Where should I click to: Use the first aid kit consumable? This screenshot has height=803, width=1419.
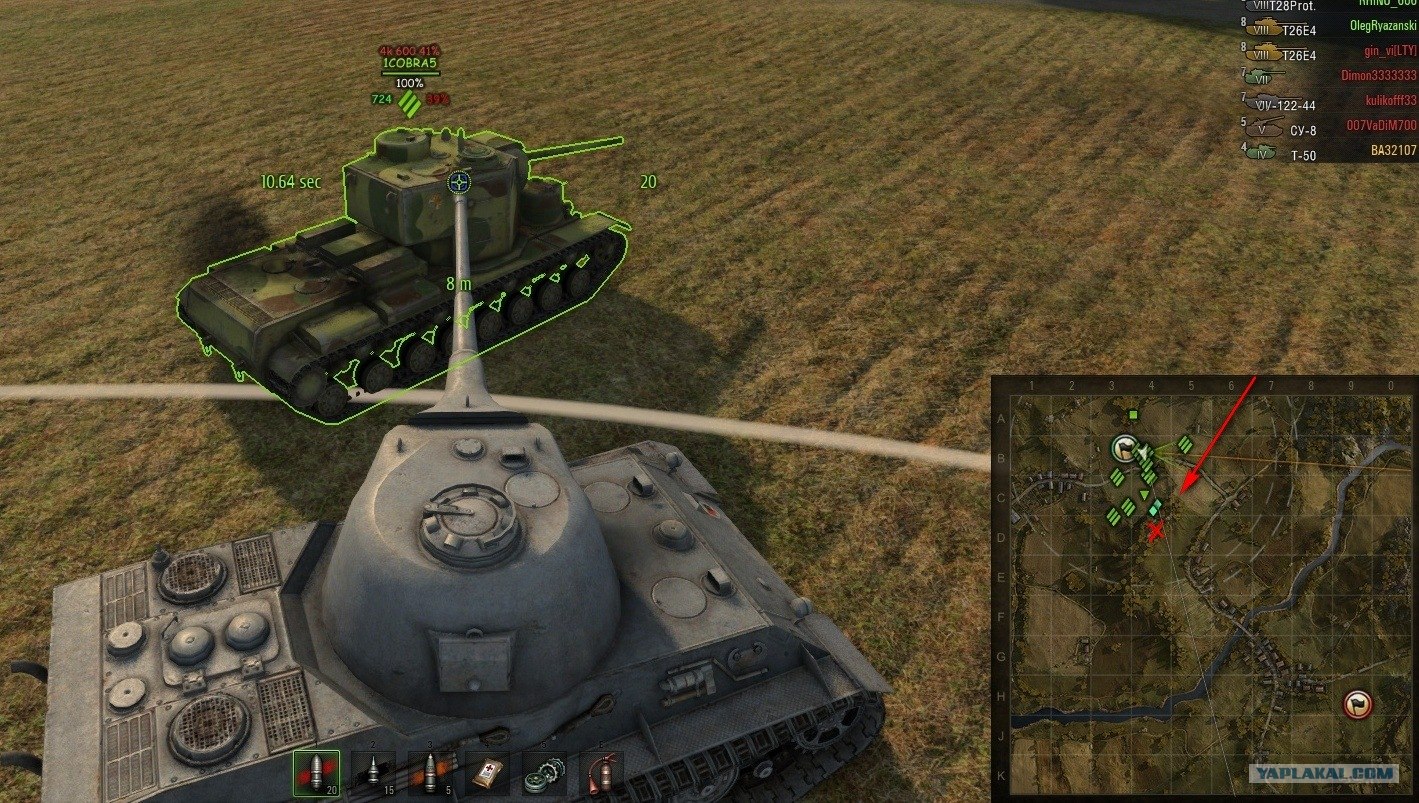pos(488,773)
